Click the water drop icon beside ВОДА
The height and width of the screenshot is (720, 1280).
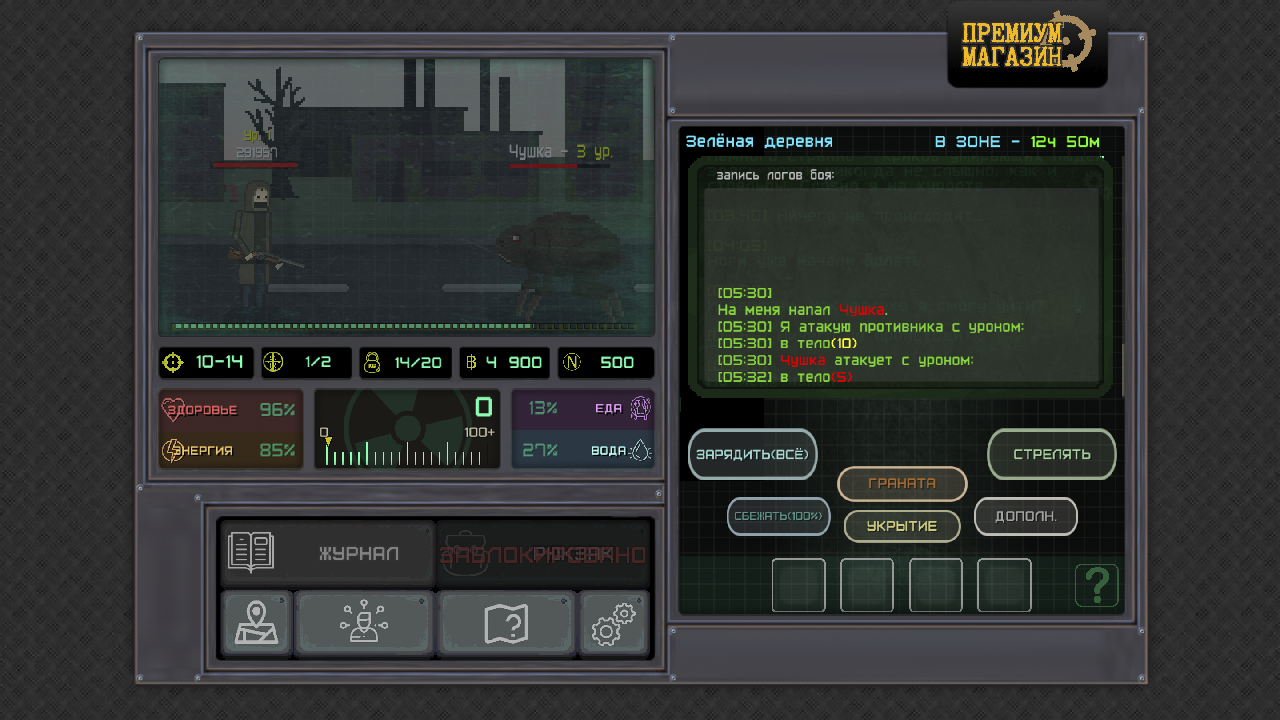[x=641, y=450]
